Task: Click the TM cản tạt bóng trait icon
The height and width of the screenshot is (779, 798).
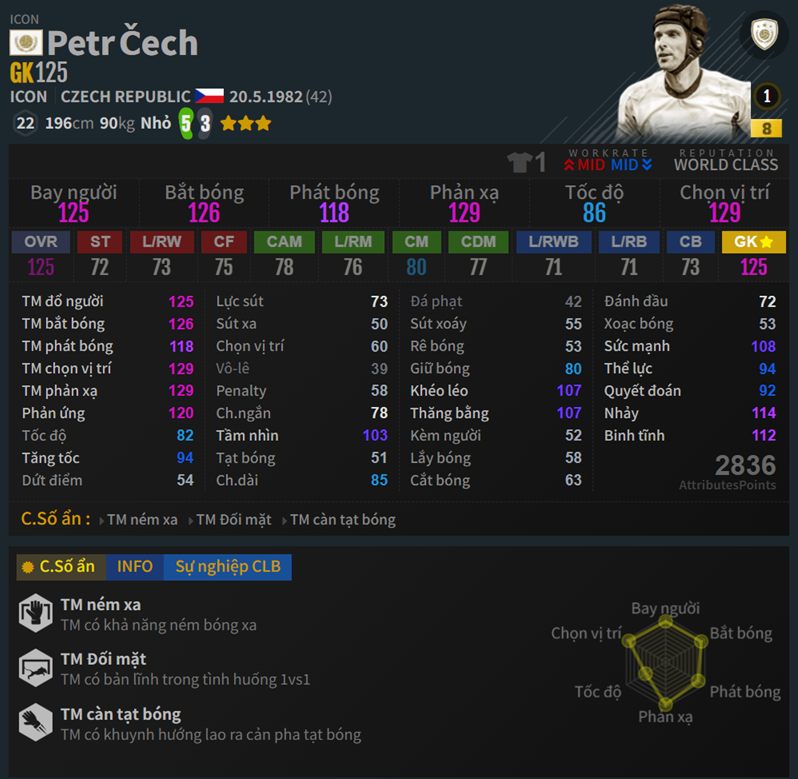Action: tap(35, 723)
